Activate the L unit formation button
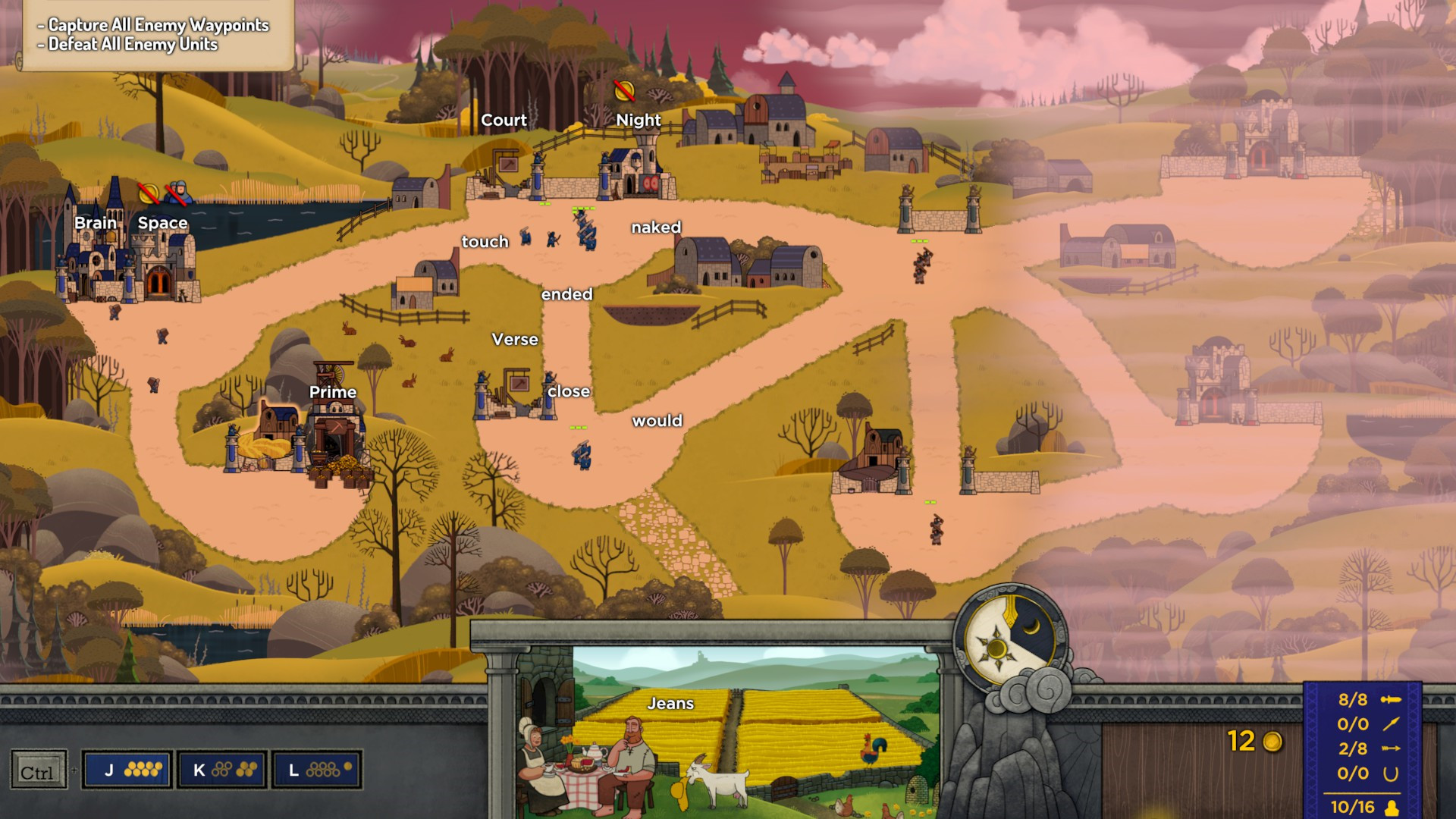The width and height of the screenshot is (1456, 819). tap(316, 770)
